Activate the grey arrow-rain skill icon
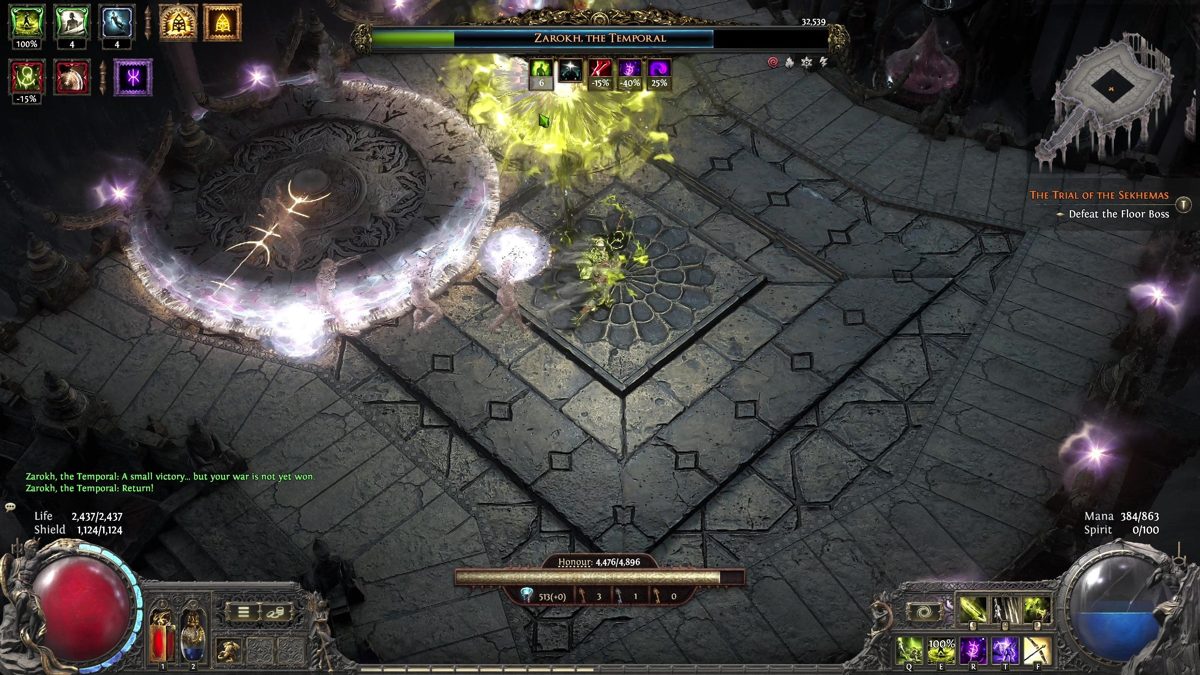Viewport: 1200px width, 675px height. tap(1005, 608)
